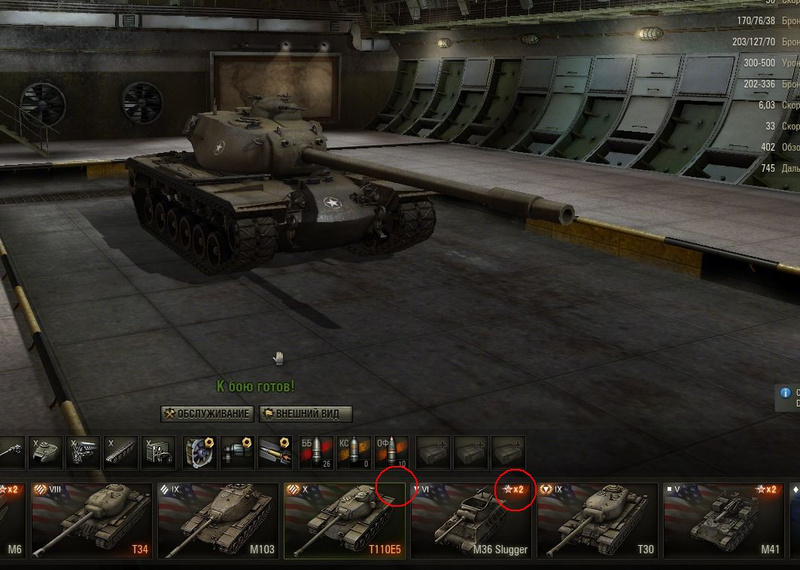Open the ОФ high-explosive shell slot
Screen dimensions: 800x570
(x=391, y=453)
